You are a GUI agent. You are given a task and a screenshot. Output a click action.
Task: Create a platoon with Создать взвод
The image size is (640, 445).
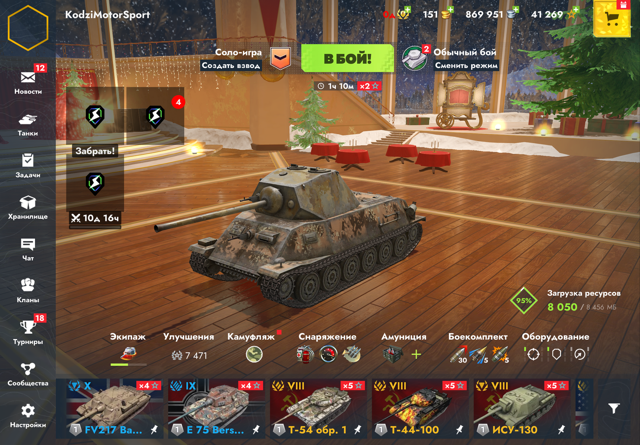pos(231,65)
